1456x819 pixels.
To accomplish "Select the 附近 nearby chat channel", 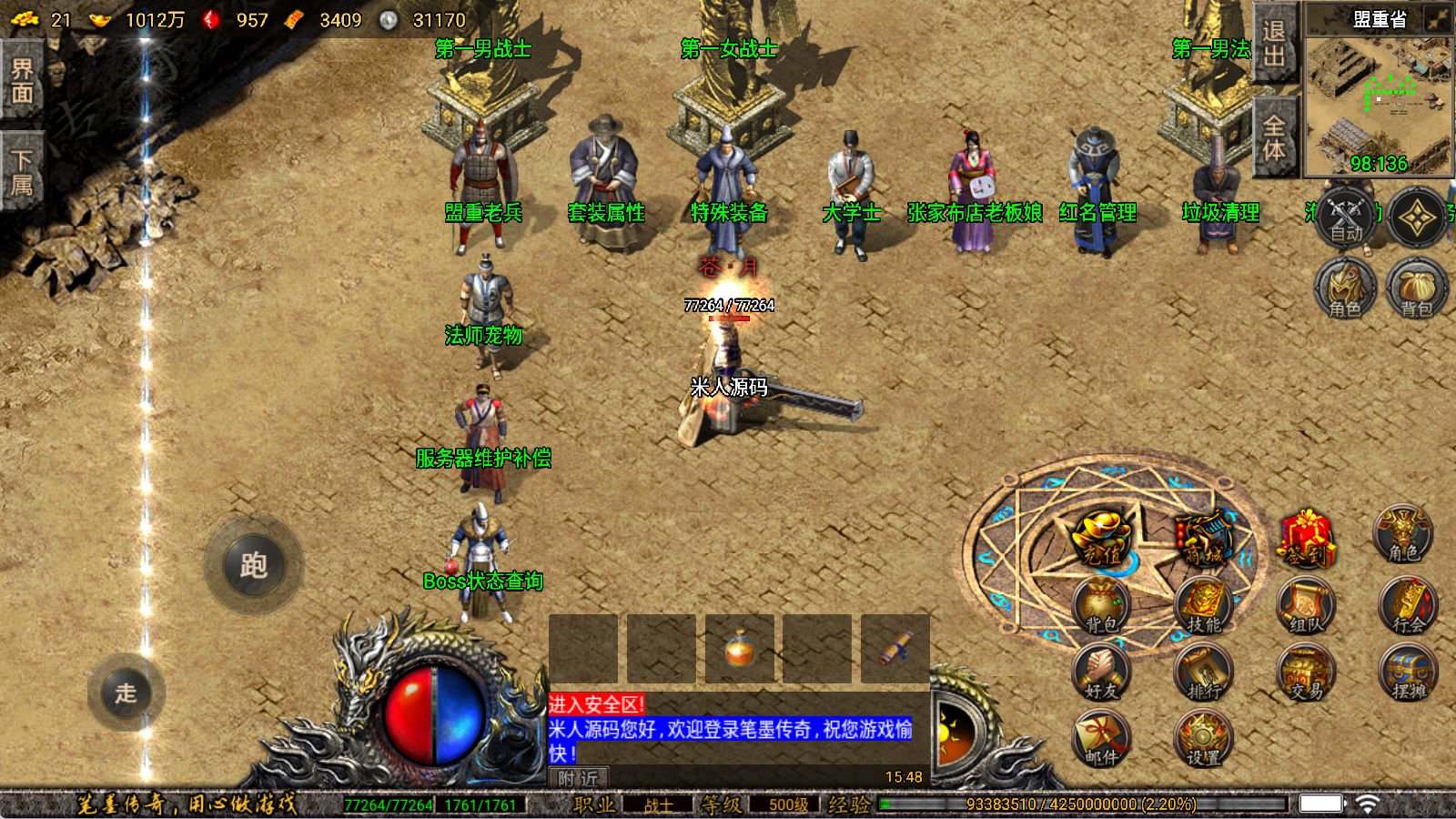I will click(579, 778).
